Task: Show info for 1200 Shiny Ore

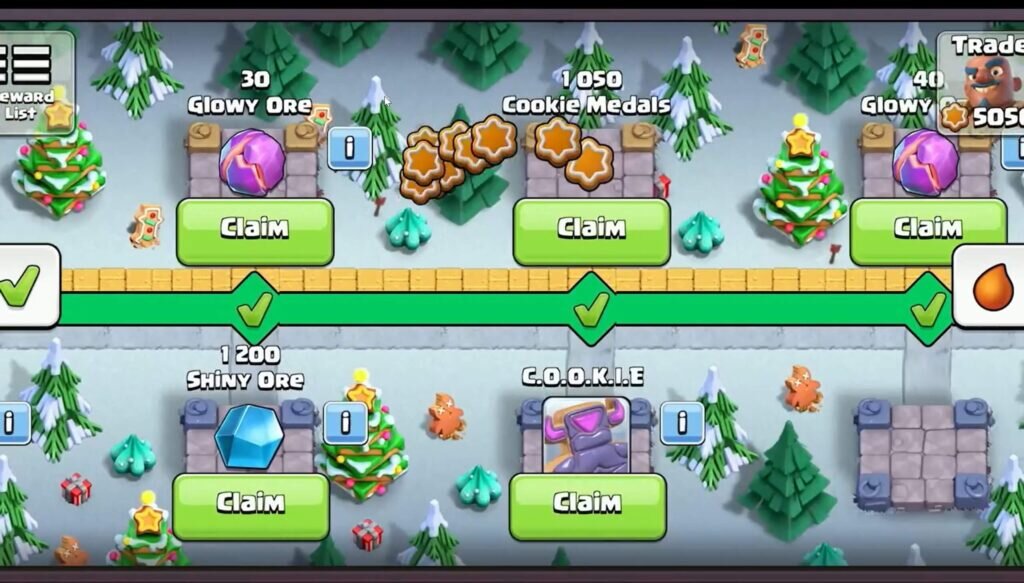Action: point(345,423)
